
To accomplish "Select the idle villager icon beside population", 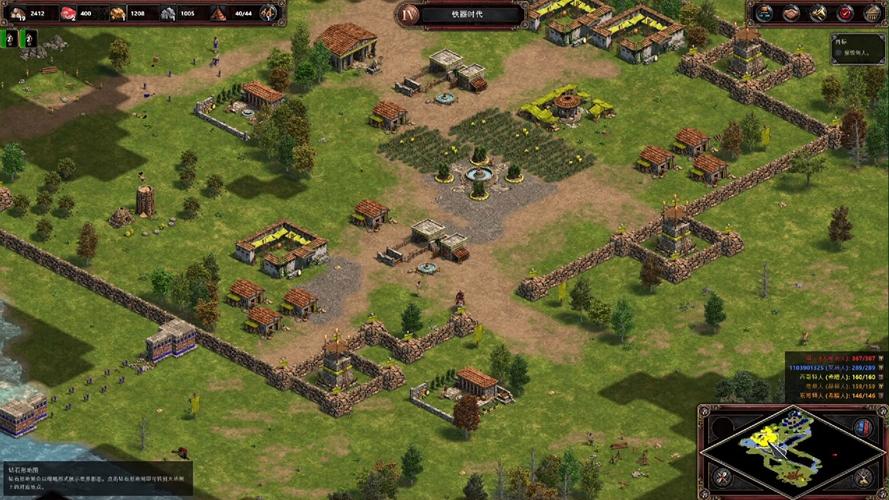I will point(268,13).
